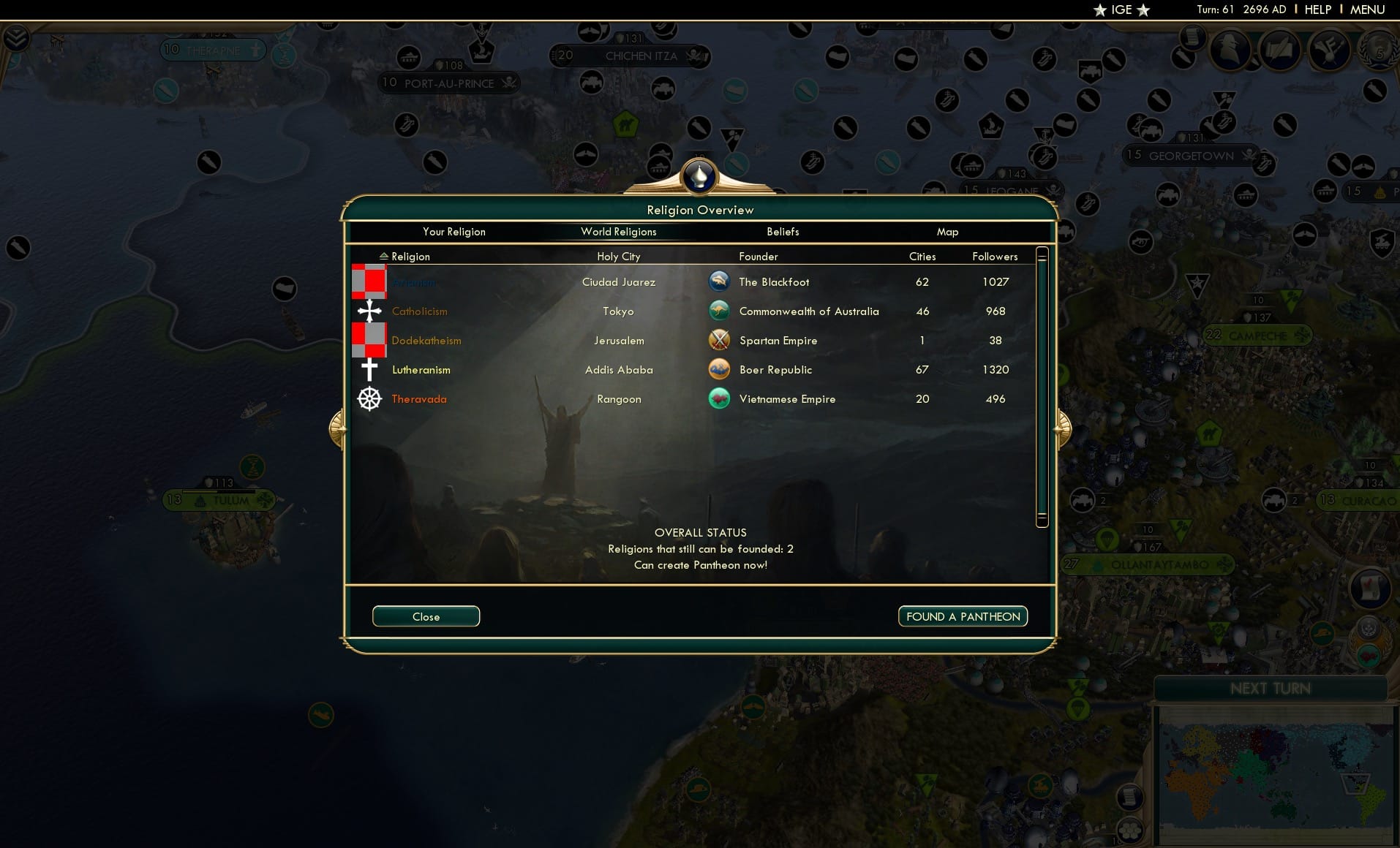Click the Boer Republic founder globe icon

[720, 369]
